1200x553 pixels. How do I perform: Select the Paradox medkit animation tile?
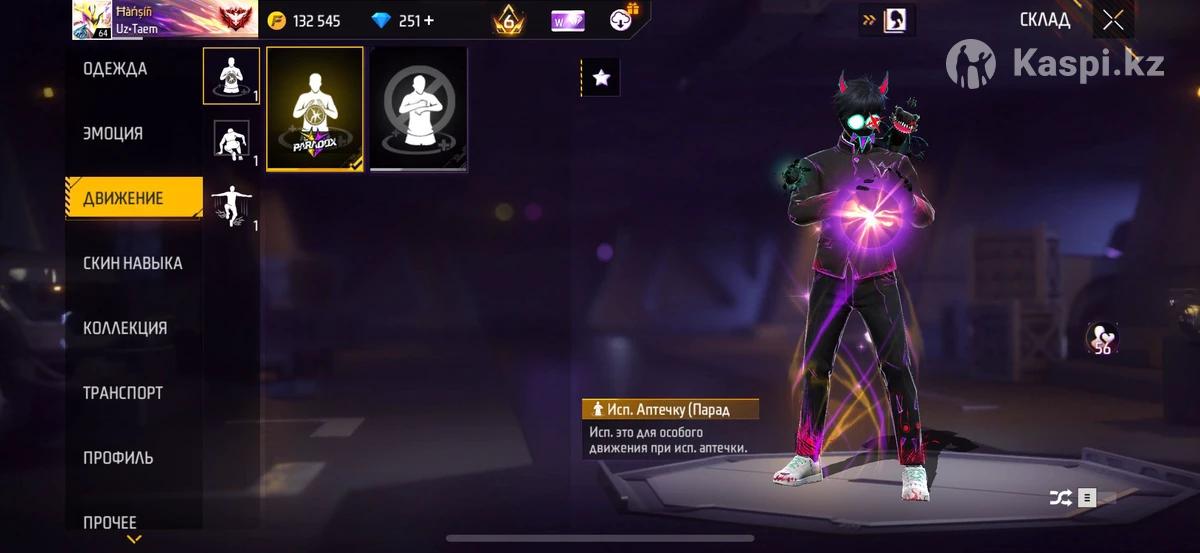click(315, 108)
